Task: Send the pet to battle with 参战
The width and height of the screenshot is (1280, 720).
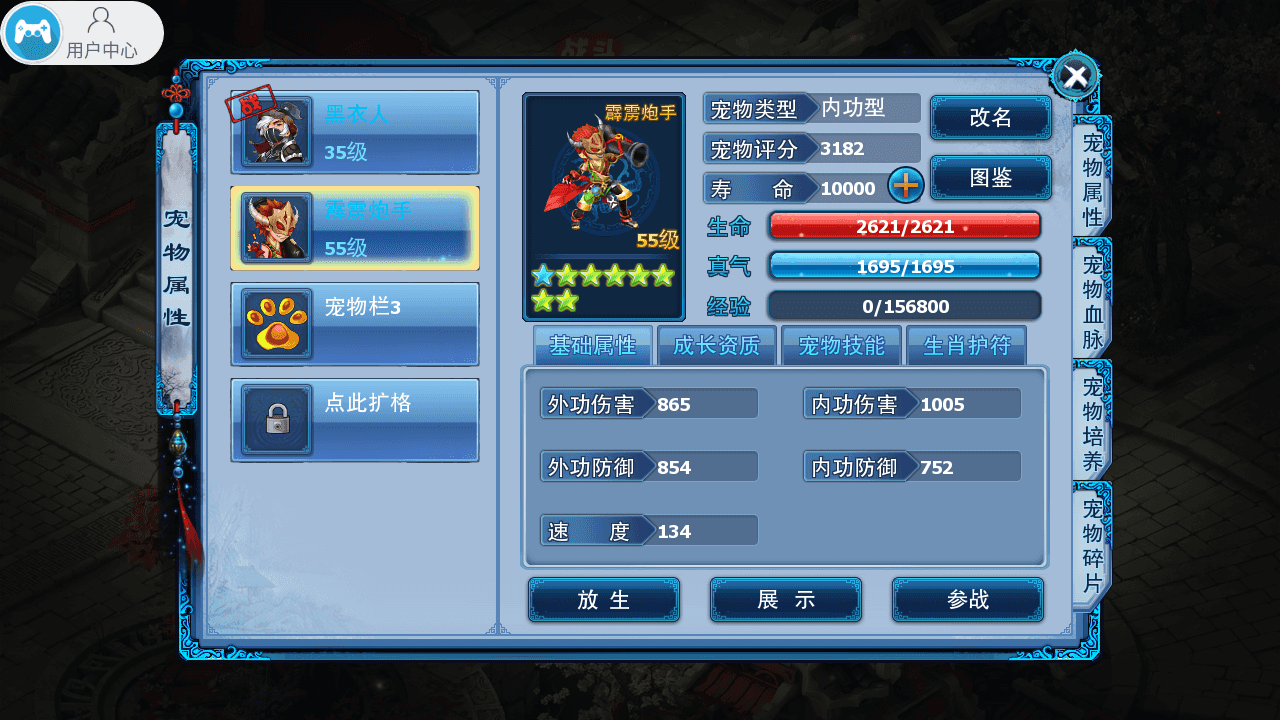Action: pos(967,599)
